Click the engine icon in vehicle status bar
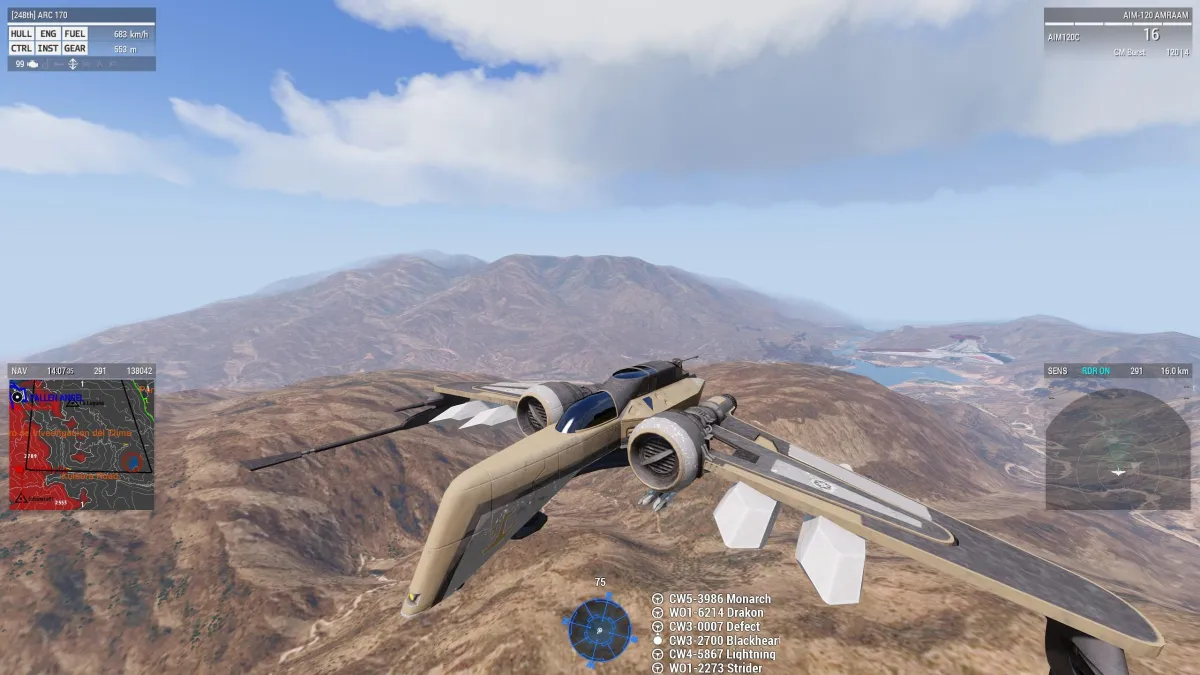 coord(34,64)
